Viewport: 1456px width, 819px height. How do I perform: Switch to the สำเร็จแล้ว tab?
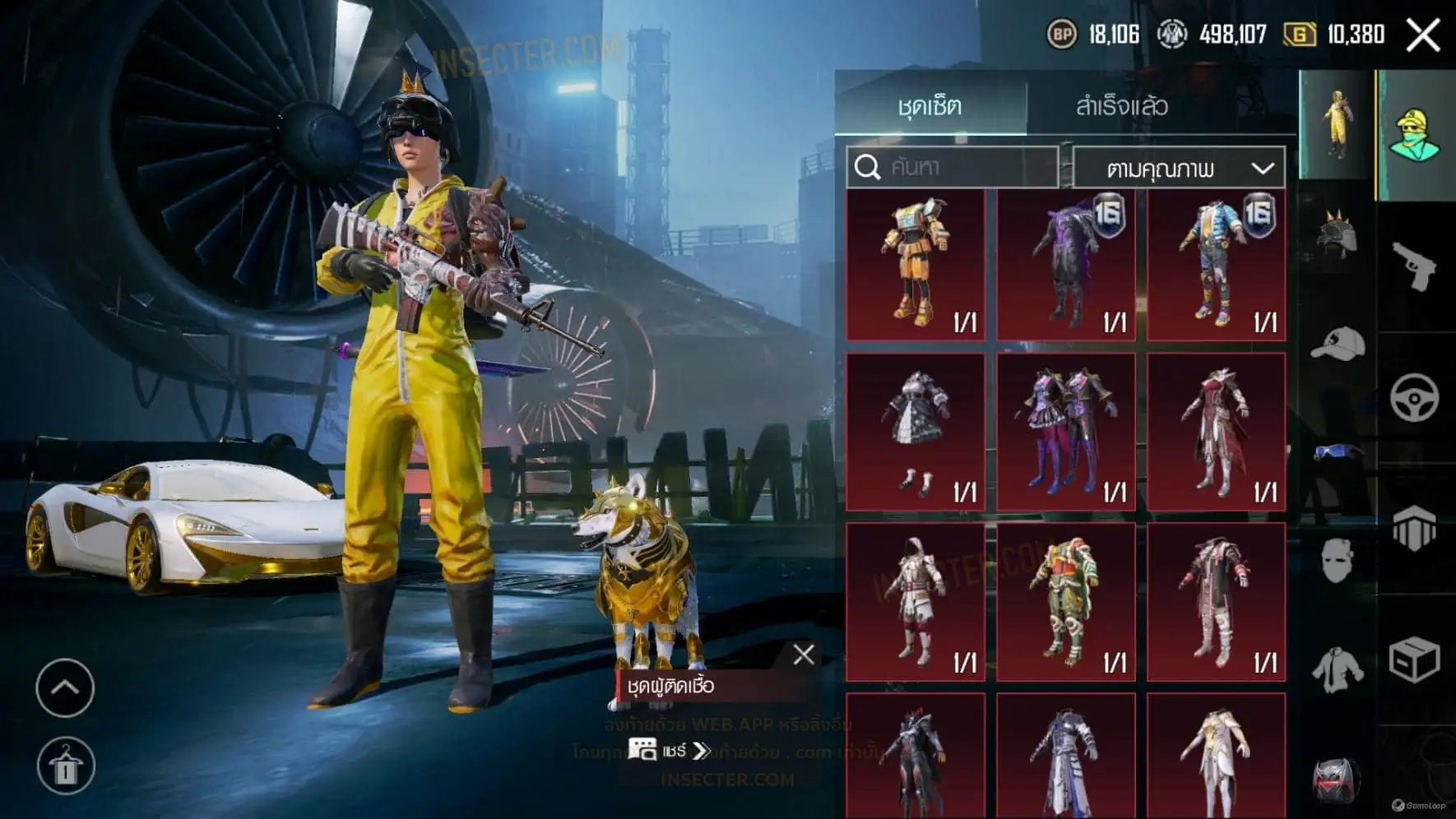coord(1121,106)
